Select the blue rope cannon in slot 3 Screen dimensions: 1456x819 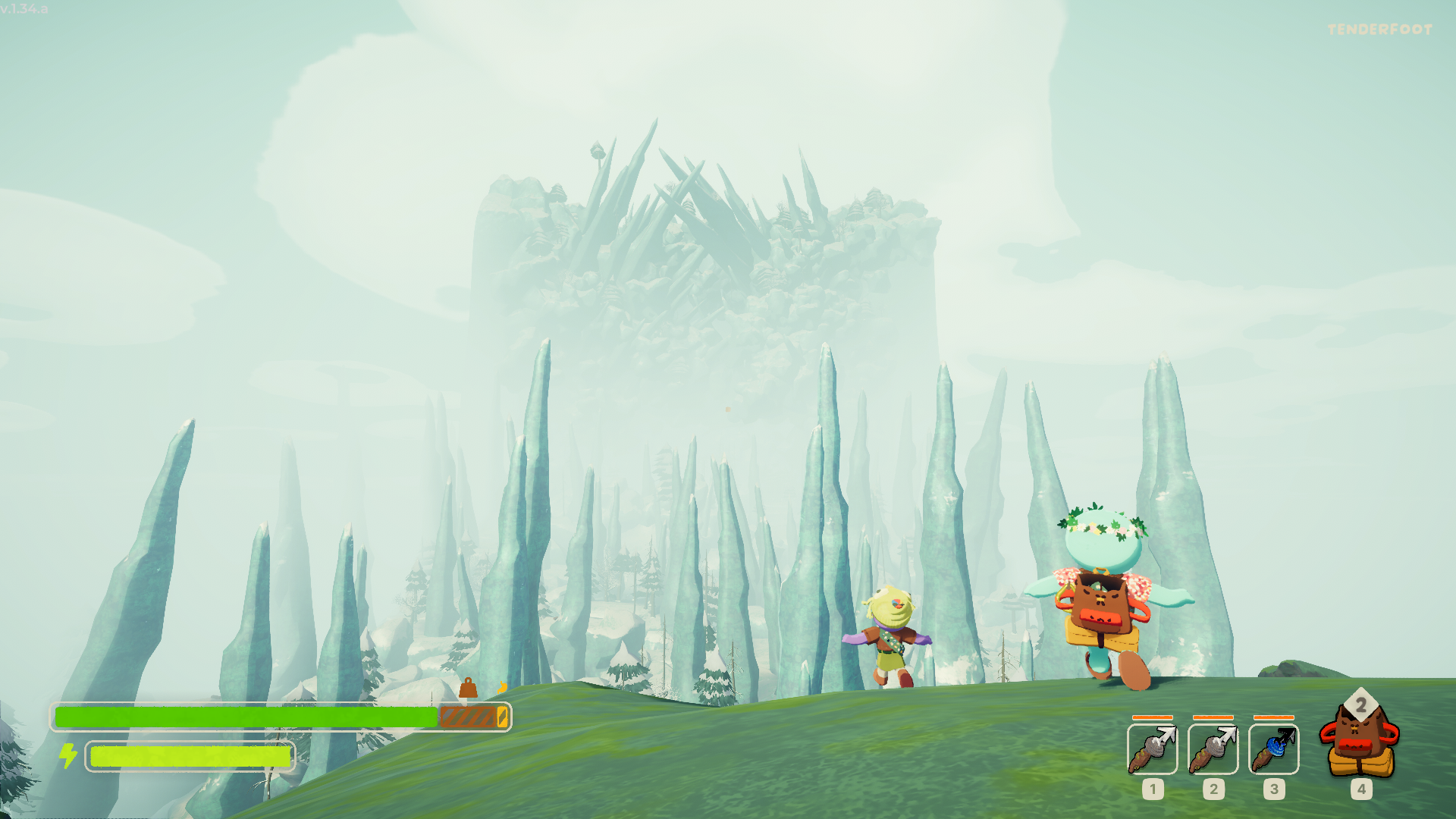[x=1274, y=749]
